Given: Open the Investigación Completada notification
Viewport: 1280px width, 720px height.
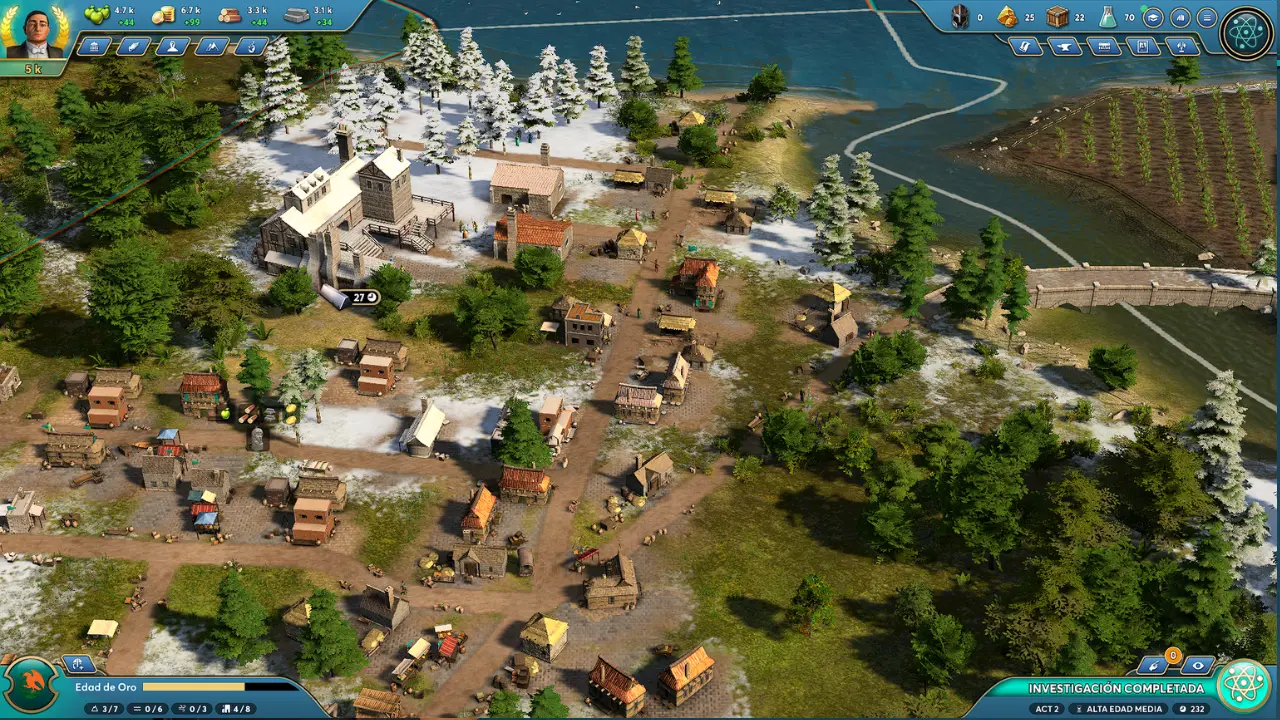Looking at the screenshot, I should coord(1116,688).
